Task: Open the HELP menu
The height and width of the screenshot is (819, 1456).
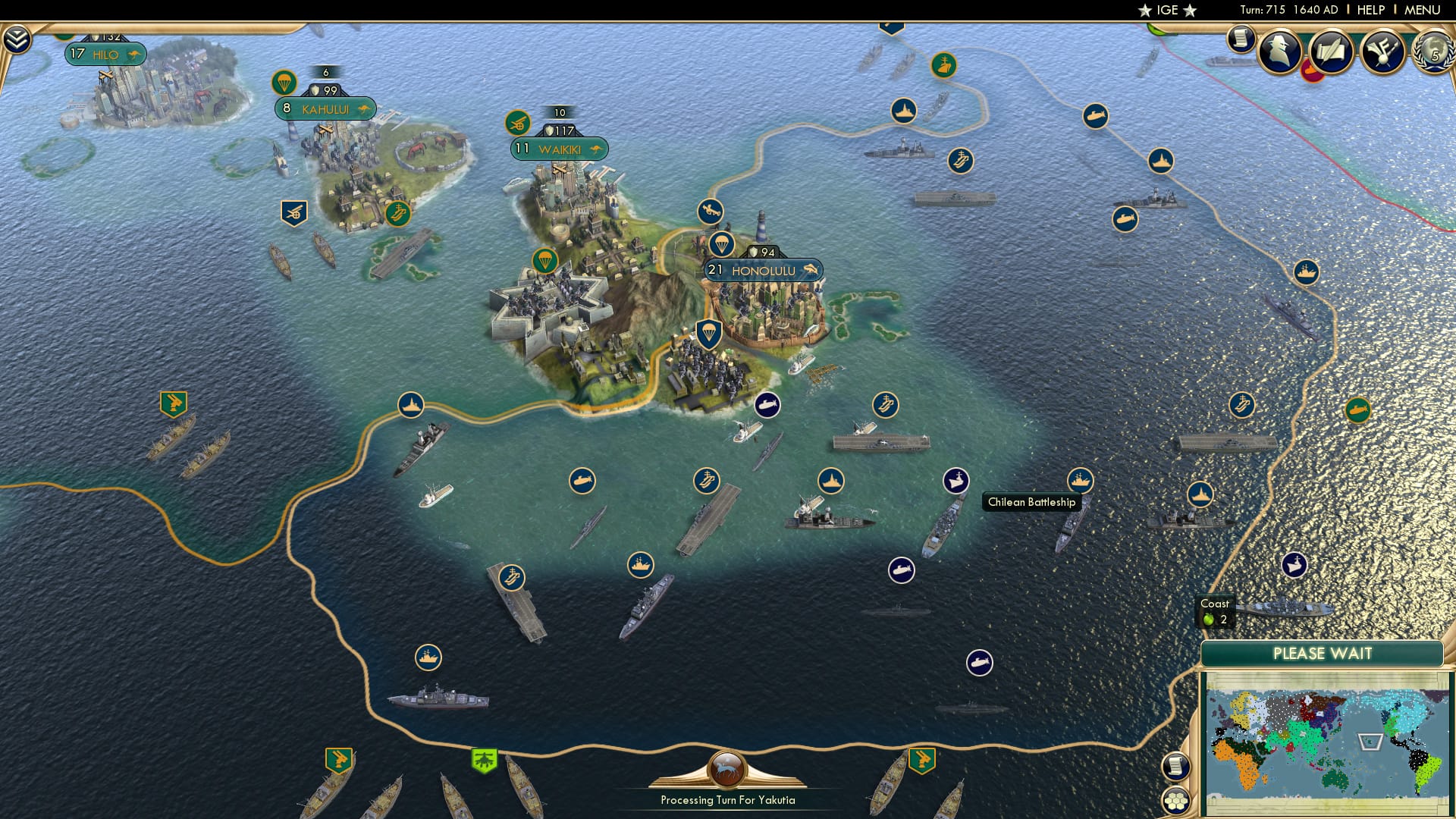Action: pyautogui.click(x=1373, y=9)
